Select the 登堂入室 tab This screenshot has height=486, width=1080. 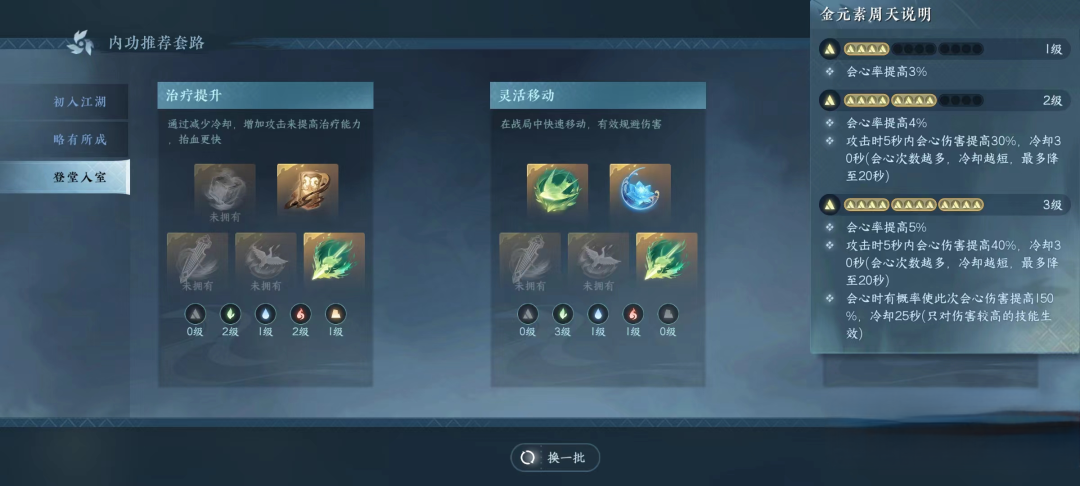[79, 177]
